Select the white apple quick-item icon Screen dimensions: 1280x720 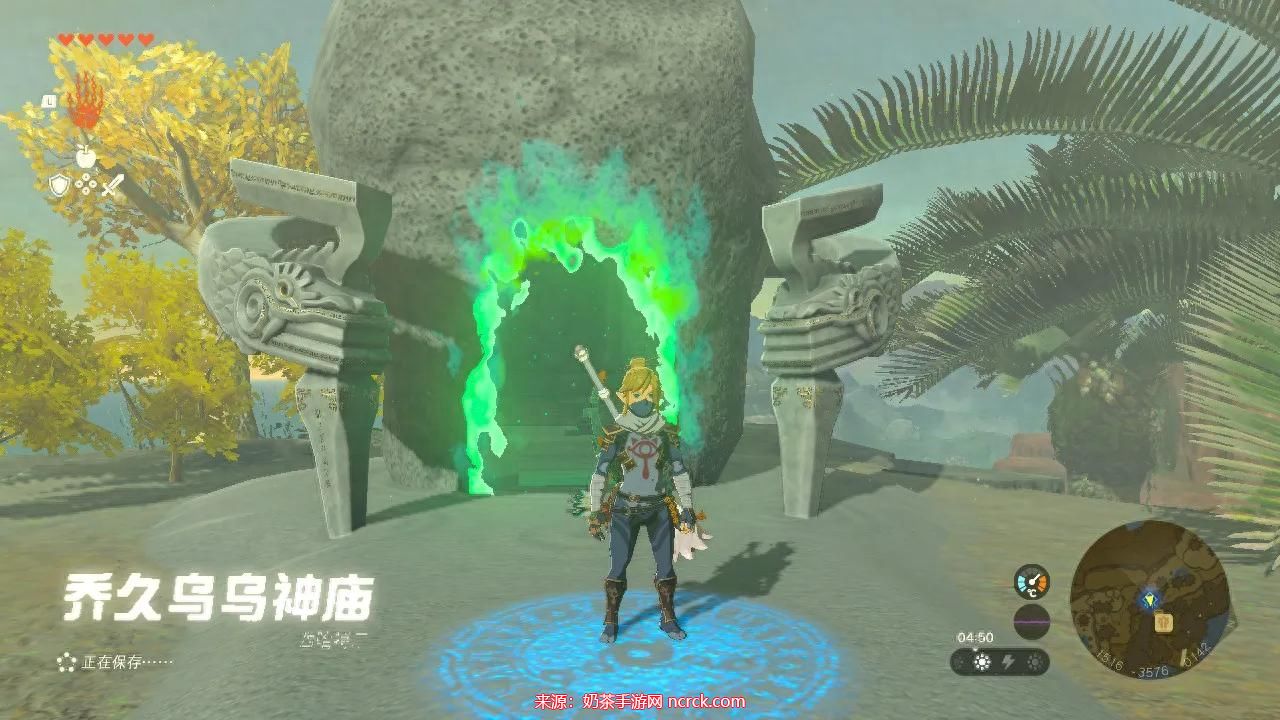85,155
